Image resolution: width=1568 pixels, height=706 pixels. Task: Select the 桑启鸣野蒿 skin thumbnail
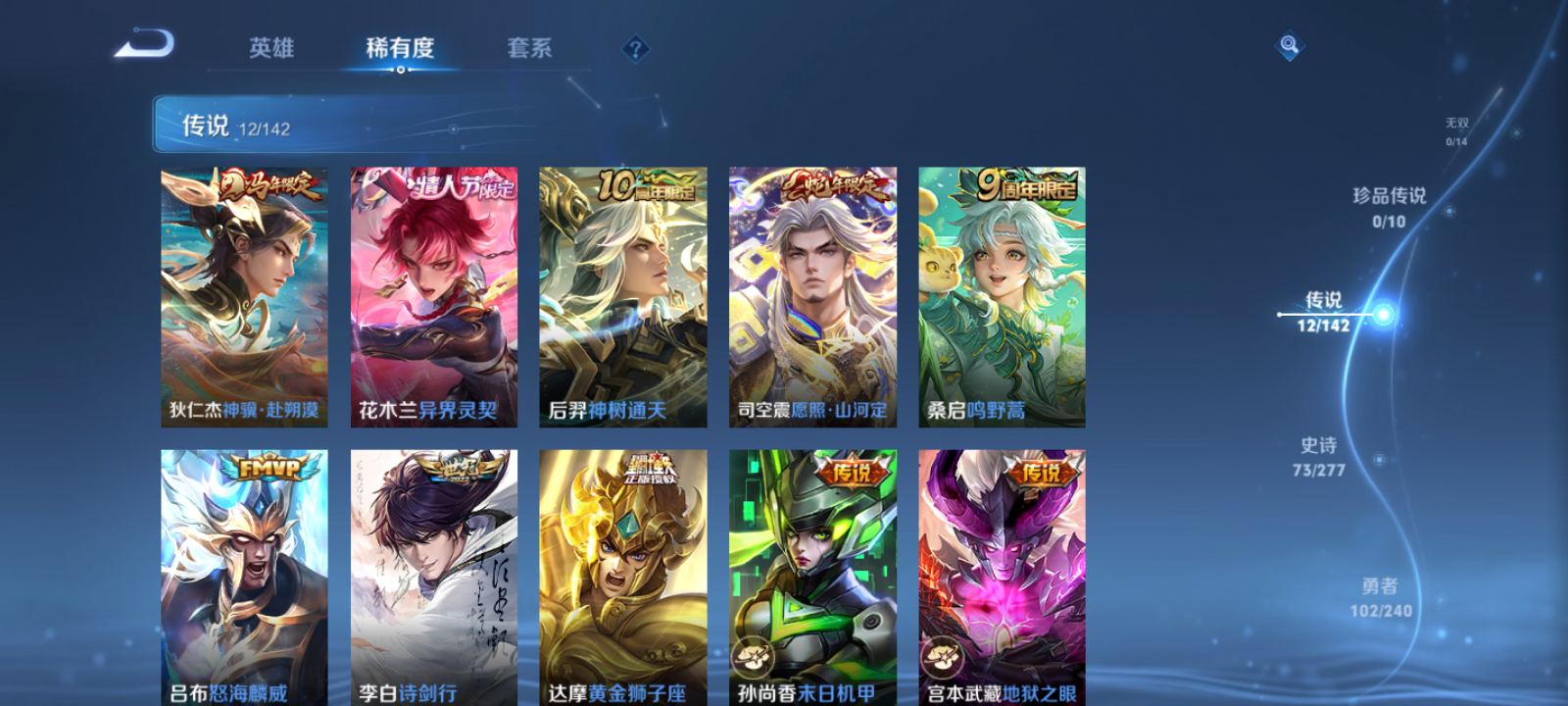[1002, 294]
